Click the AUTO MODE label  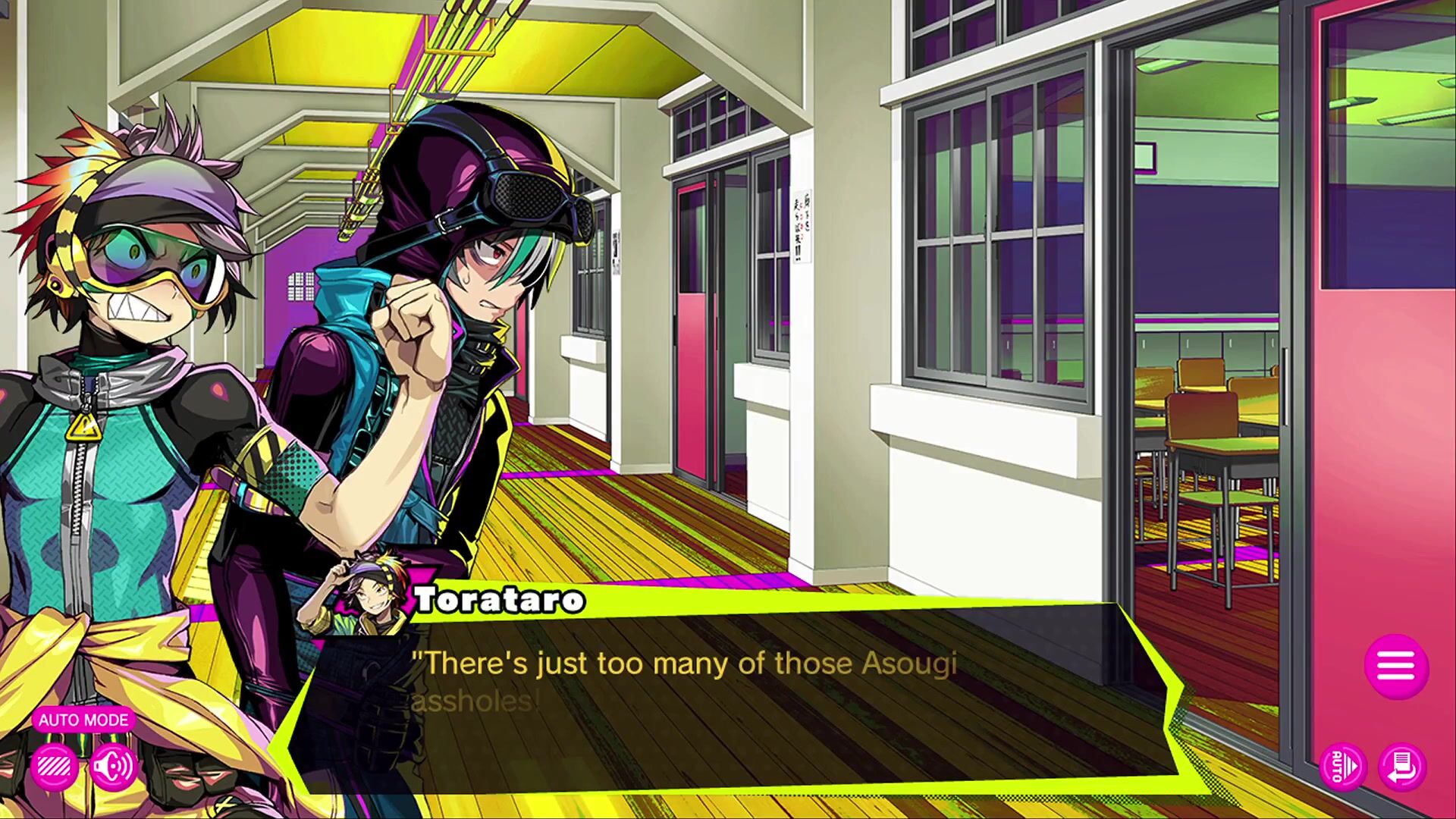pyautogui.click(x=83, y=720)
